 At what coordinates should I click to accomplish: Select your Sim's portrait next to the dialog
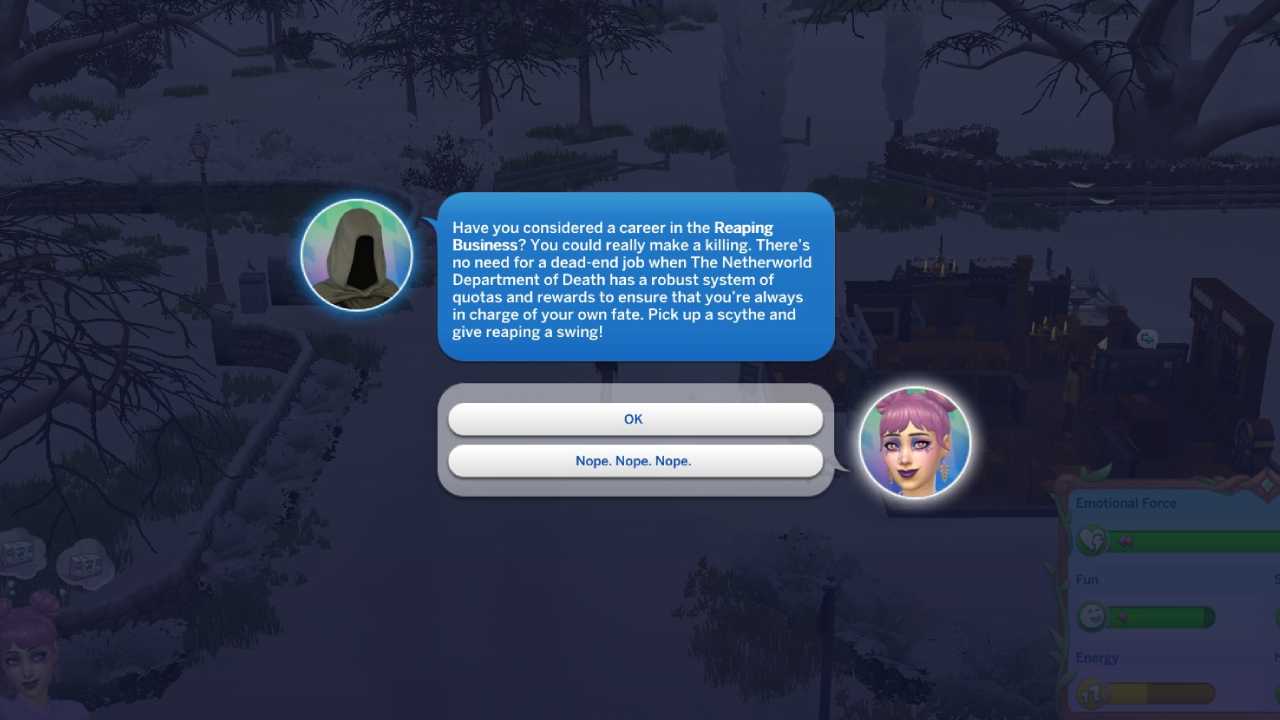[914, 441]
